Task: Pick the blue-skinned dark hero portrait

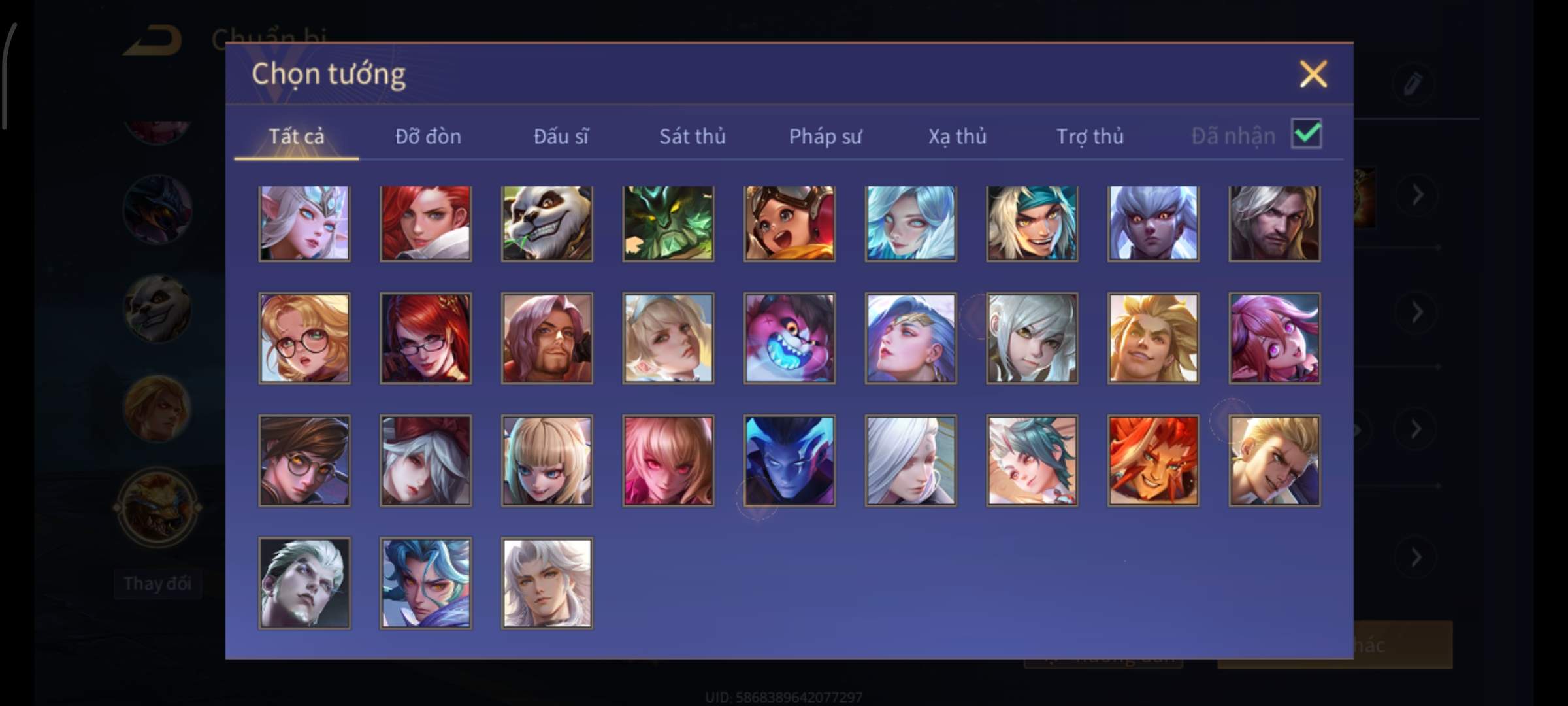Action: [789, 461]
